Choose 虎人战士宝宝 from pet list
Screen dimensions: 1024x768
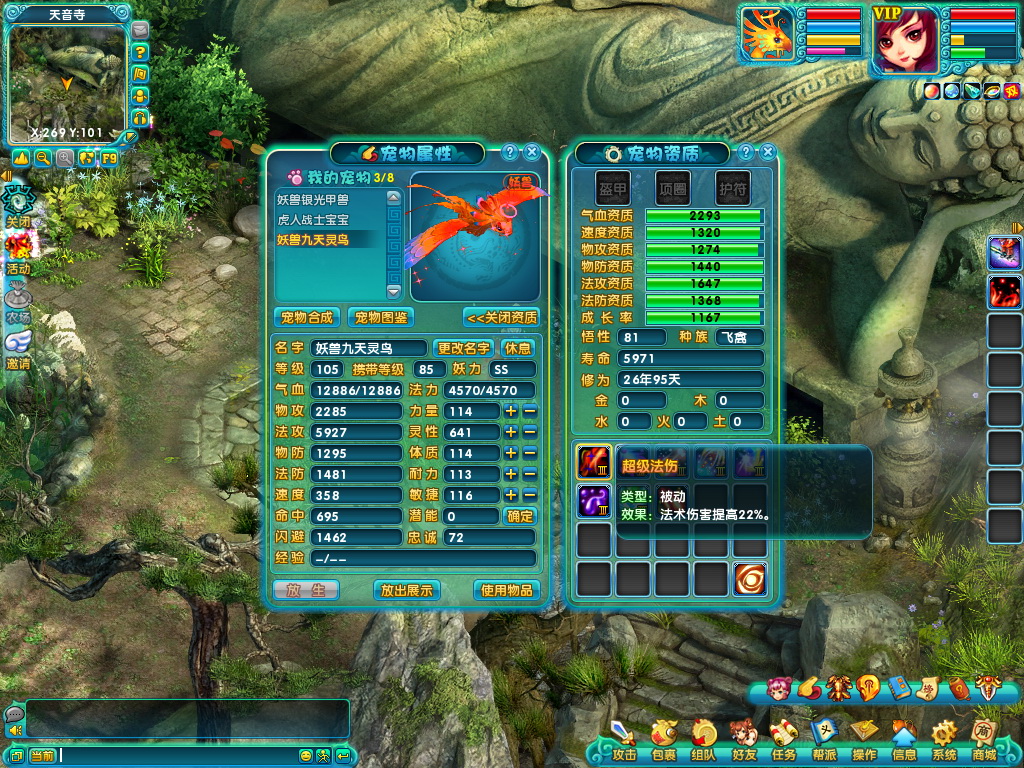click(313, 219)
